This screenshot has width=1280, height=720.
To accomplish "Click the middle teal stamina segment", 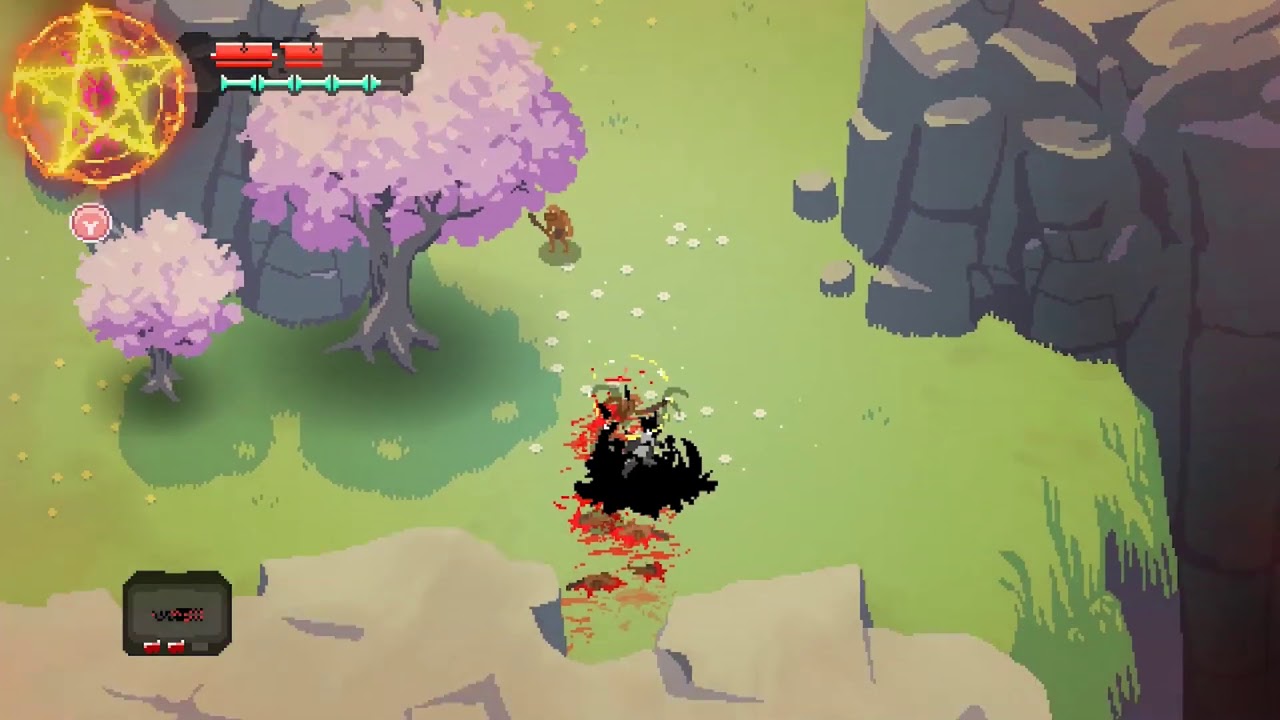I will (x=310, y=82).
